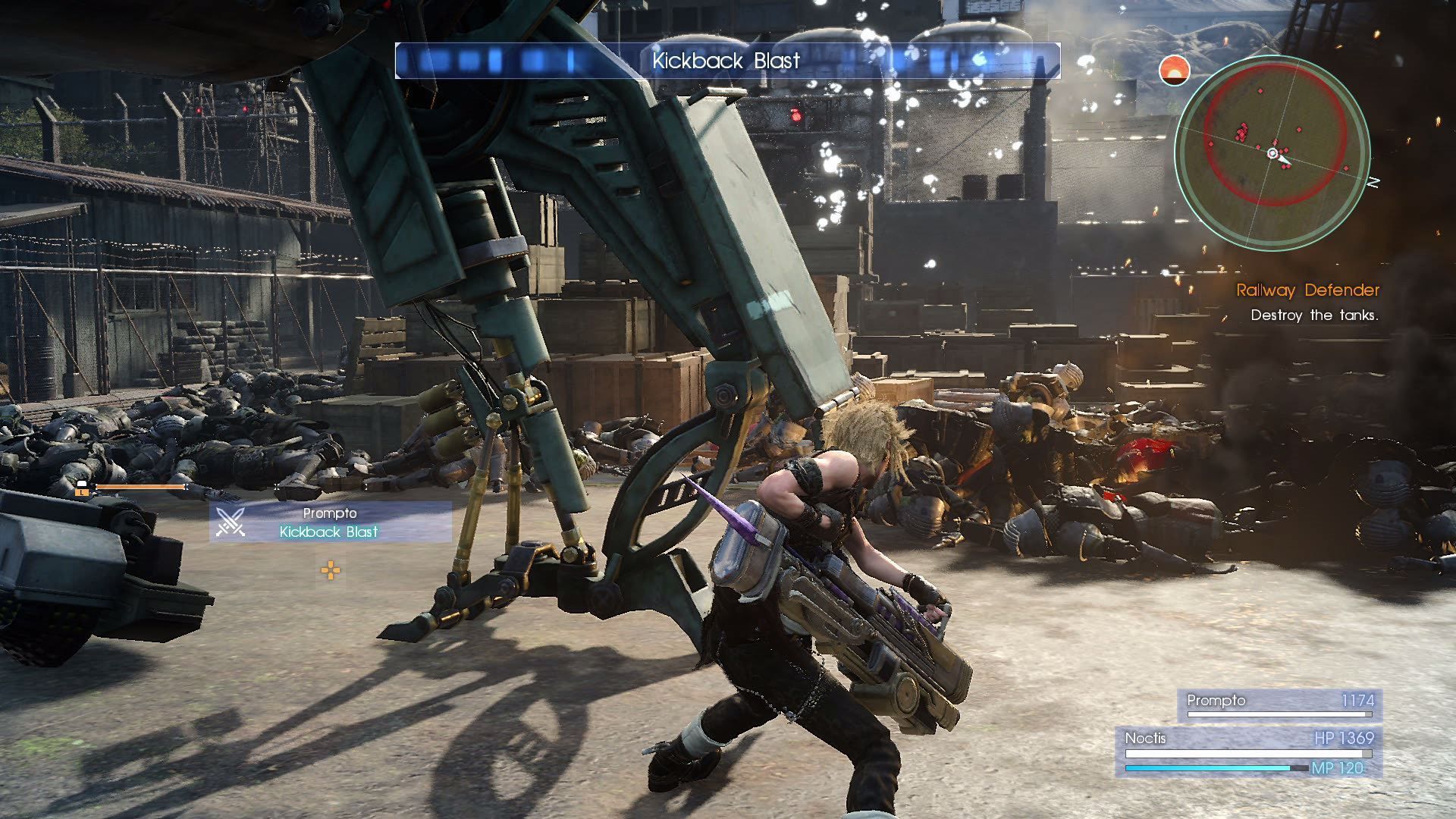Image resolution: width=1456 pixels, height=819 pixels.
Task: Click Prompto's name in the command banner
Action: [330, 514]
